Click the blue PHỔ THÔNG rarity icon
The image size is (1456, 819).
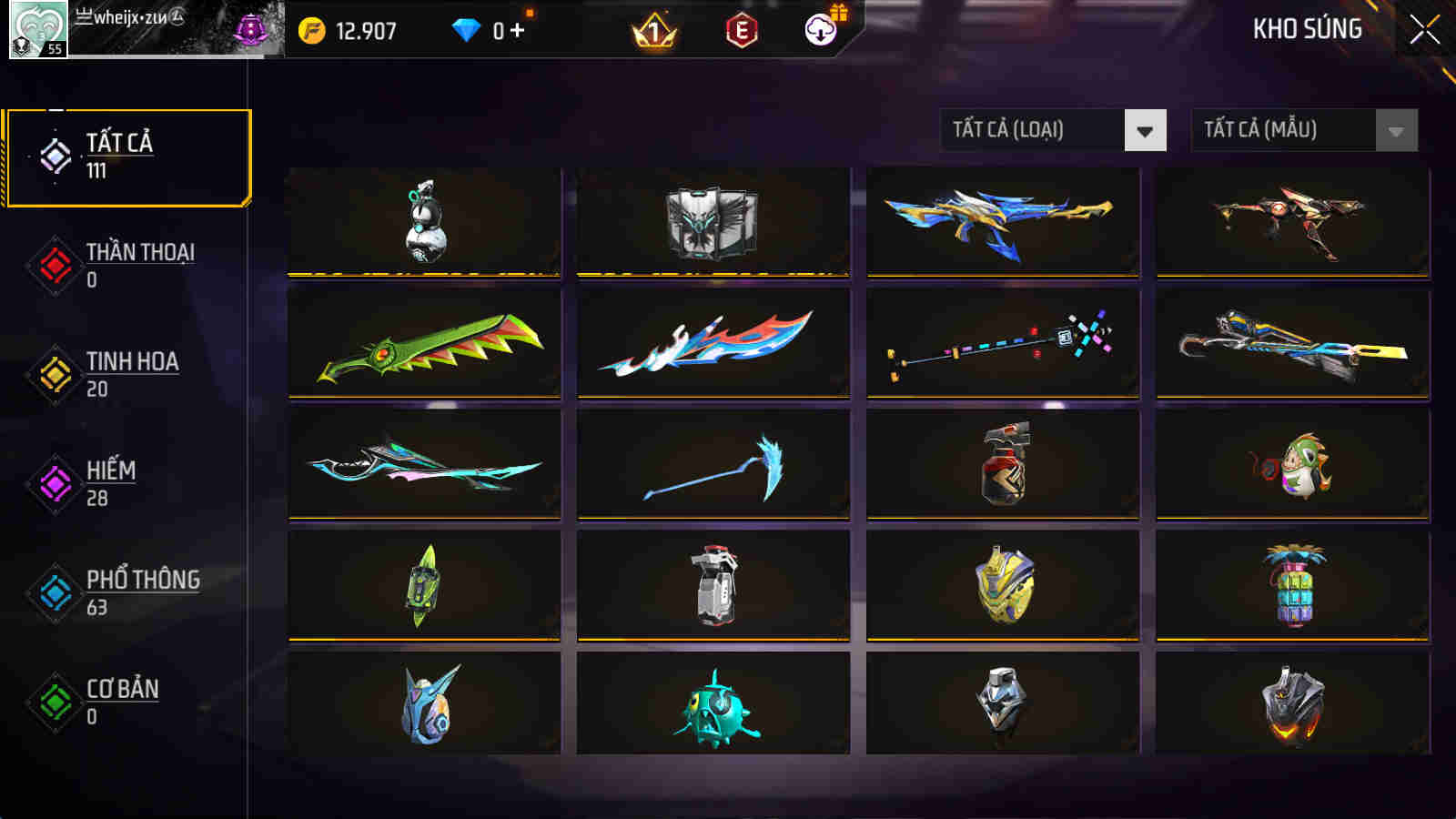[55, 593]
